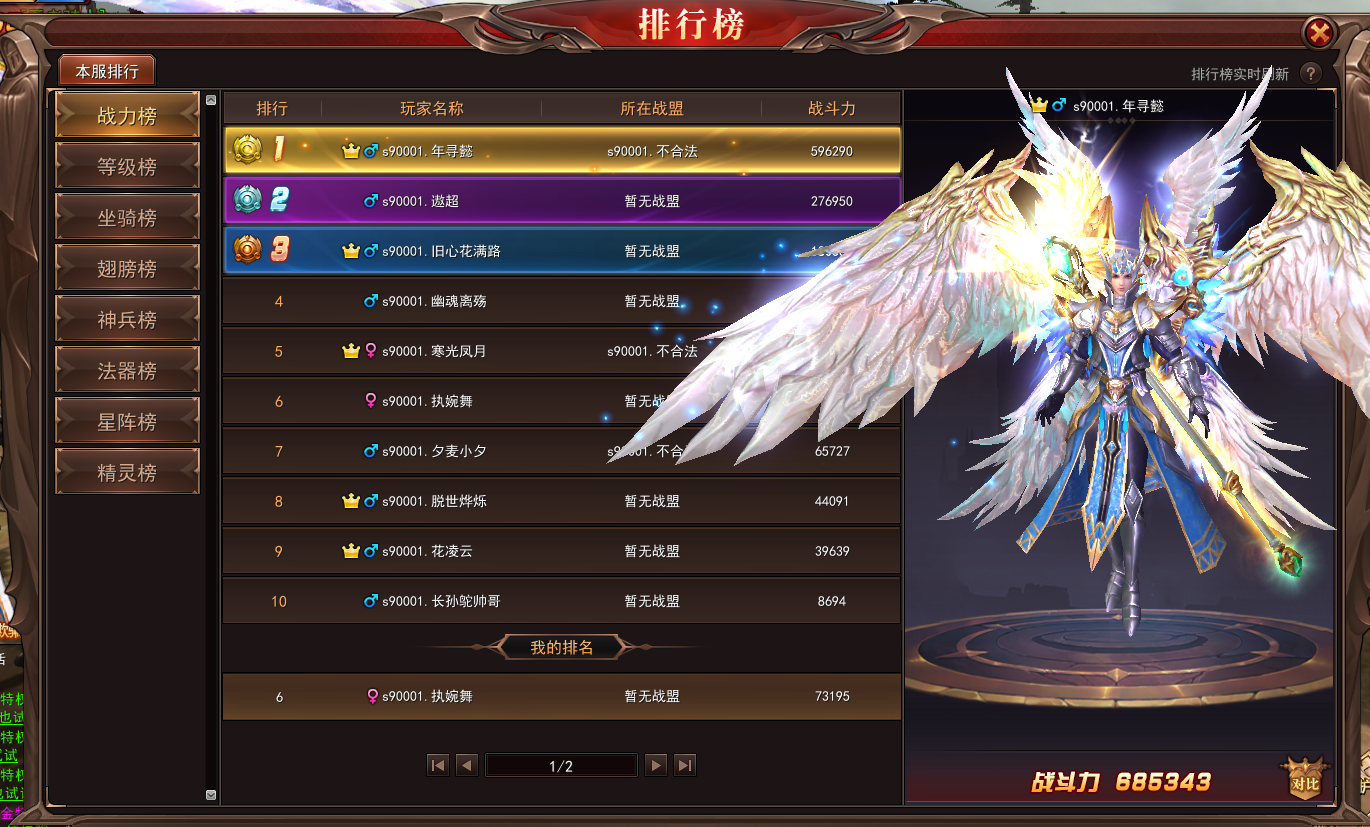
Task: Open the 翅膀榜 wings ranking
Action: (127, 269)
